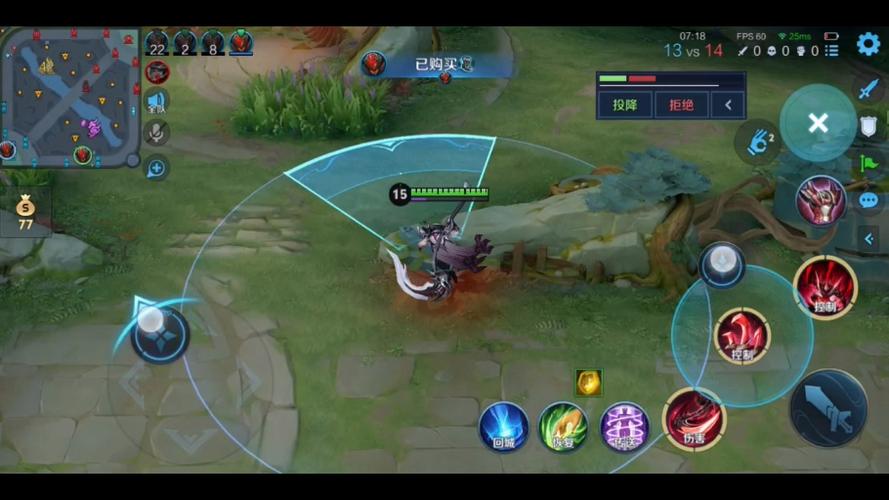Screen dimensions: 889x500
Task: Cast the 伤害 damage skill
Action: coord(694,418)
